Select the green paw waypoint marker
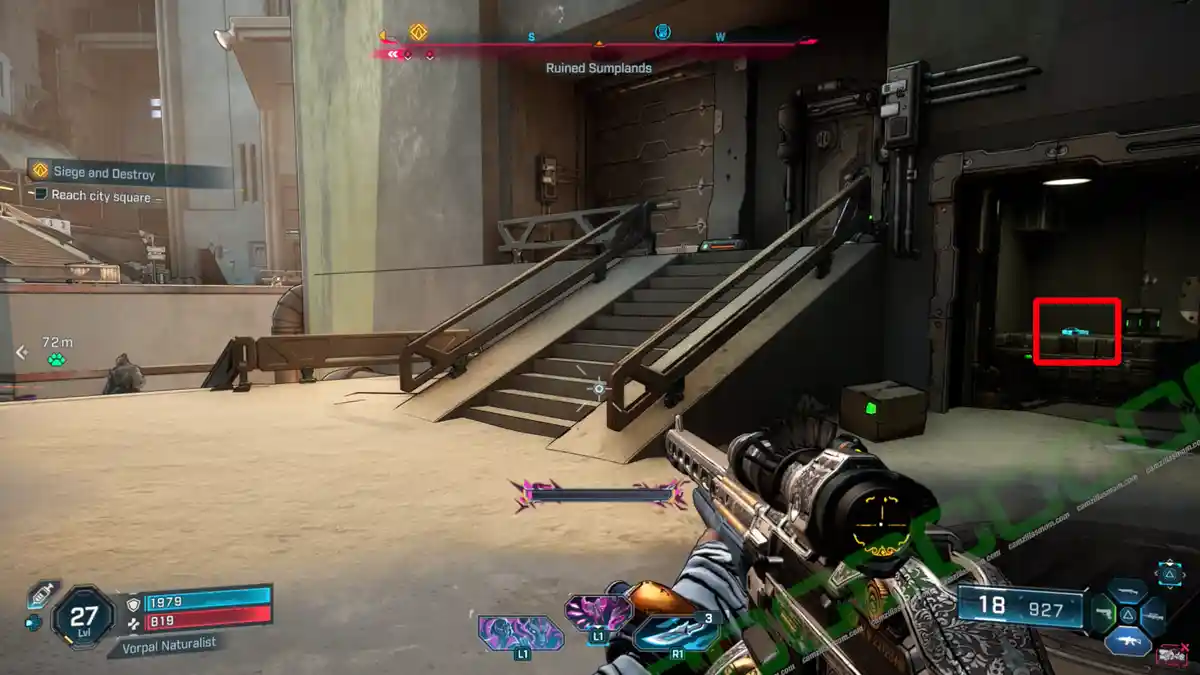This screenshot has height=675, width=1200. click(57, 359)
